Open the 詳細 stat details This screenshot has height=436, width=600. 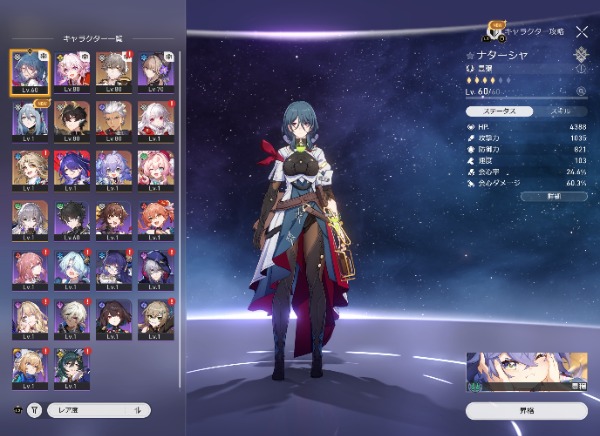point(553,198)
